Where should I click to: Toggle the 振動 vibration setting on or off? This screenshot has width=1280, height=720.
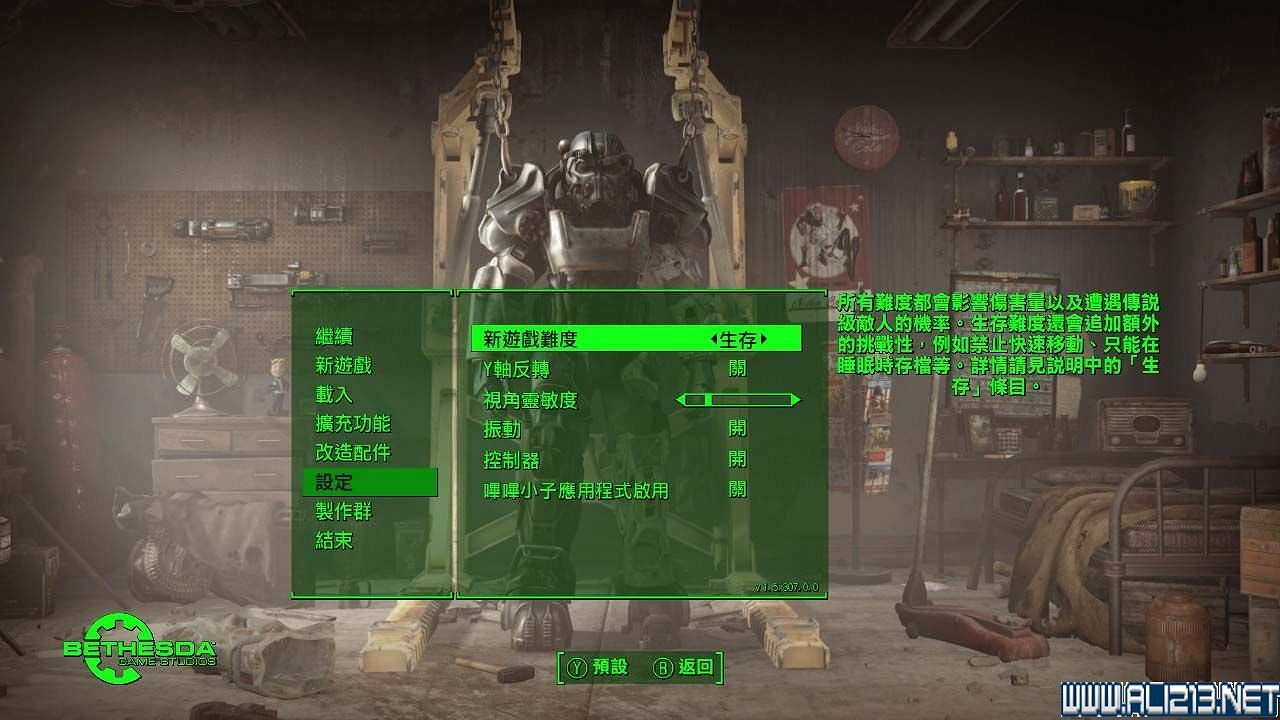[x=738, y=430]
